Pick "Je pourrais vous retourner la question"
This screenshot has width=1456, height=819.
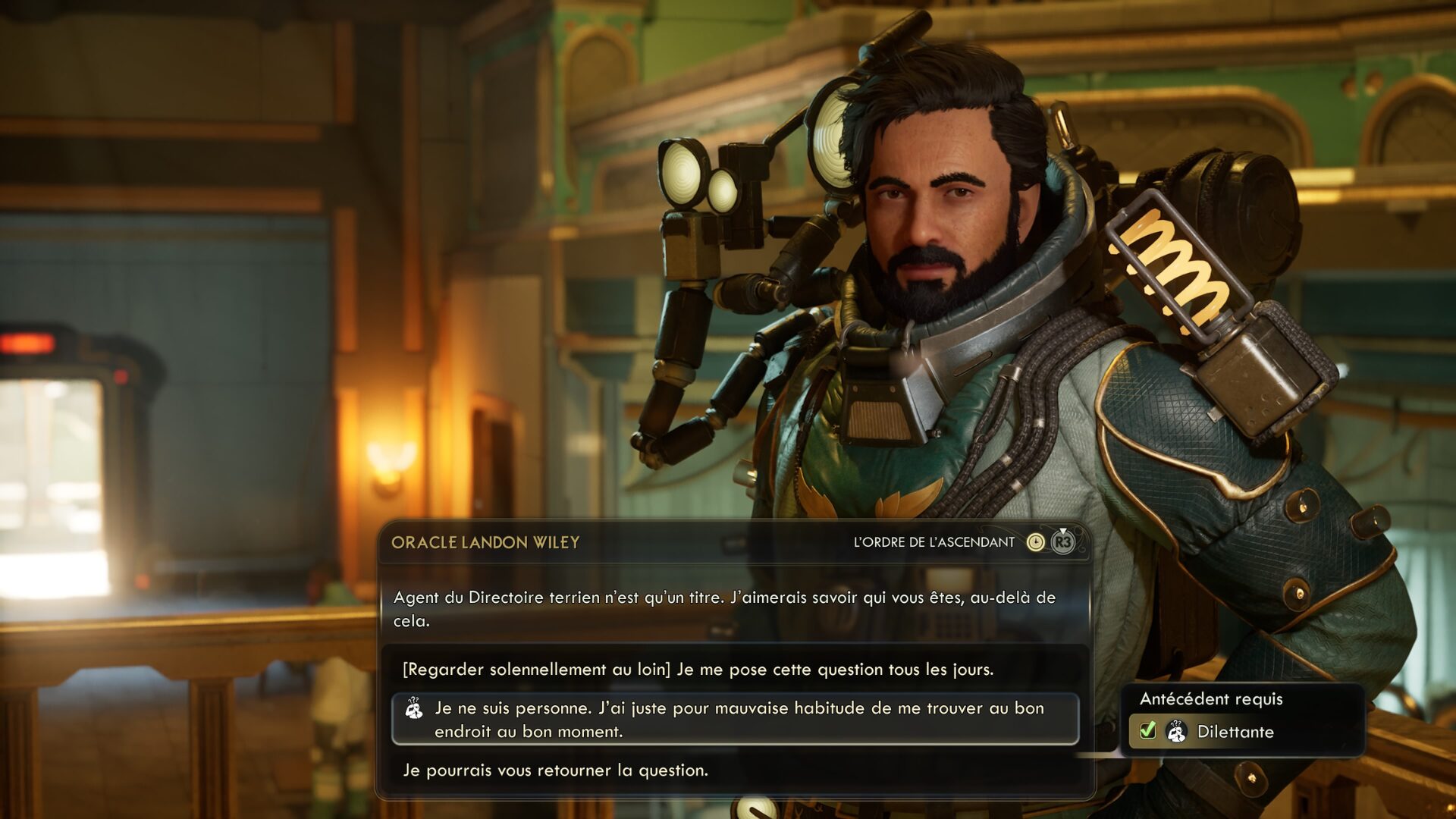(556, 770)
